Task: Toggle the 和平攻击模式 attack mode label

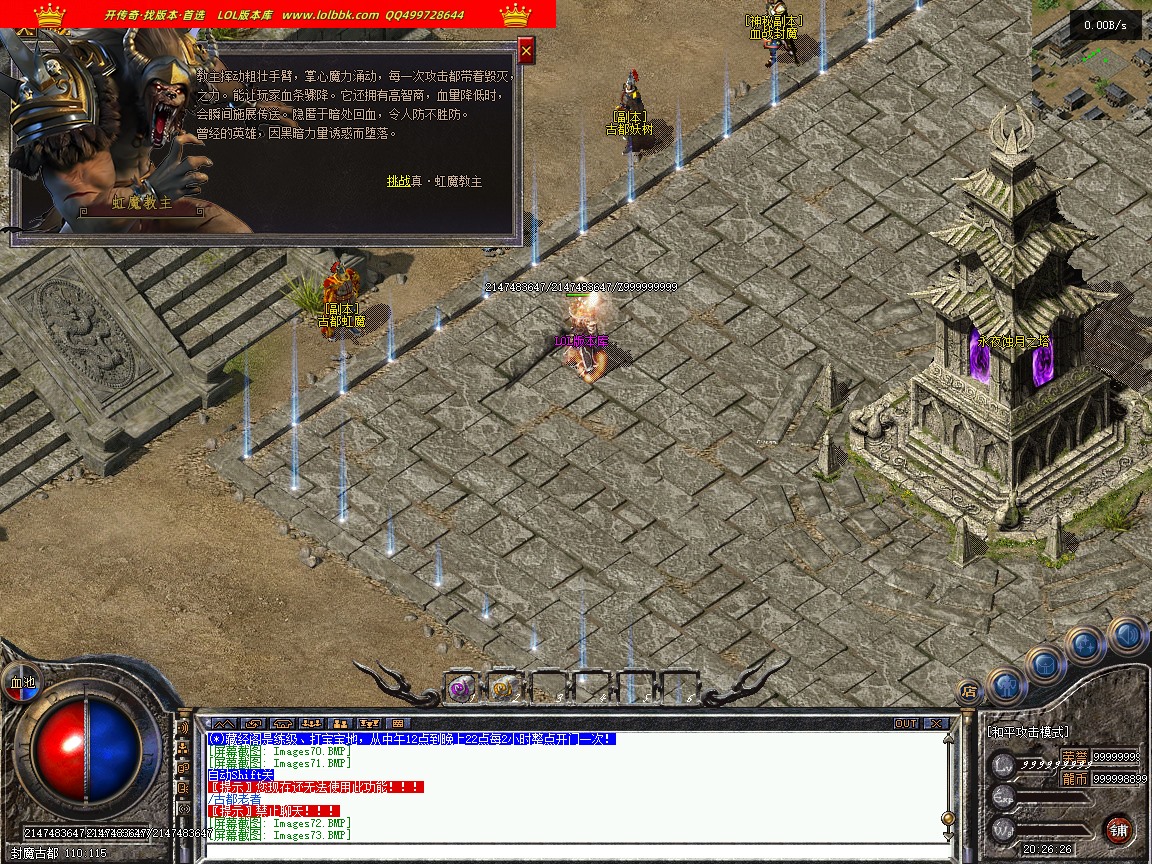Action: [x=1028, y=732]
